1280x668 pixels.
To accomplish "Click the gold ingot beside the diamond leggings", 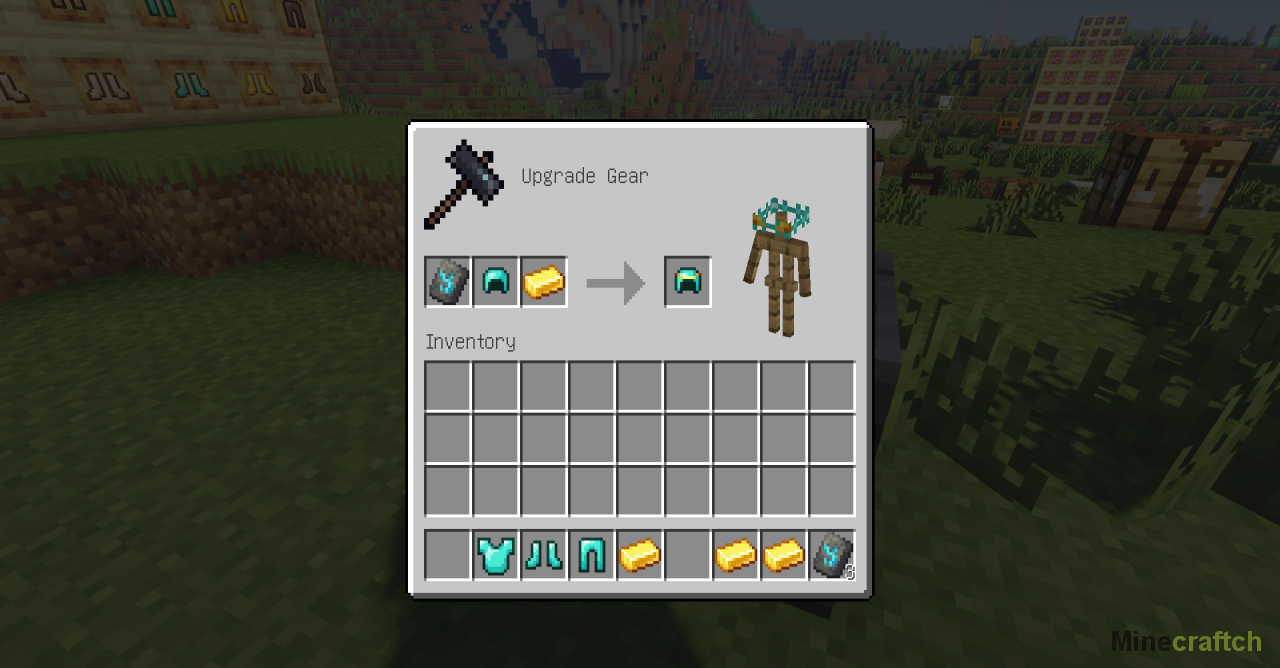I will click(x=639, y=555).
